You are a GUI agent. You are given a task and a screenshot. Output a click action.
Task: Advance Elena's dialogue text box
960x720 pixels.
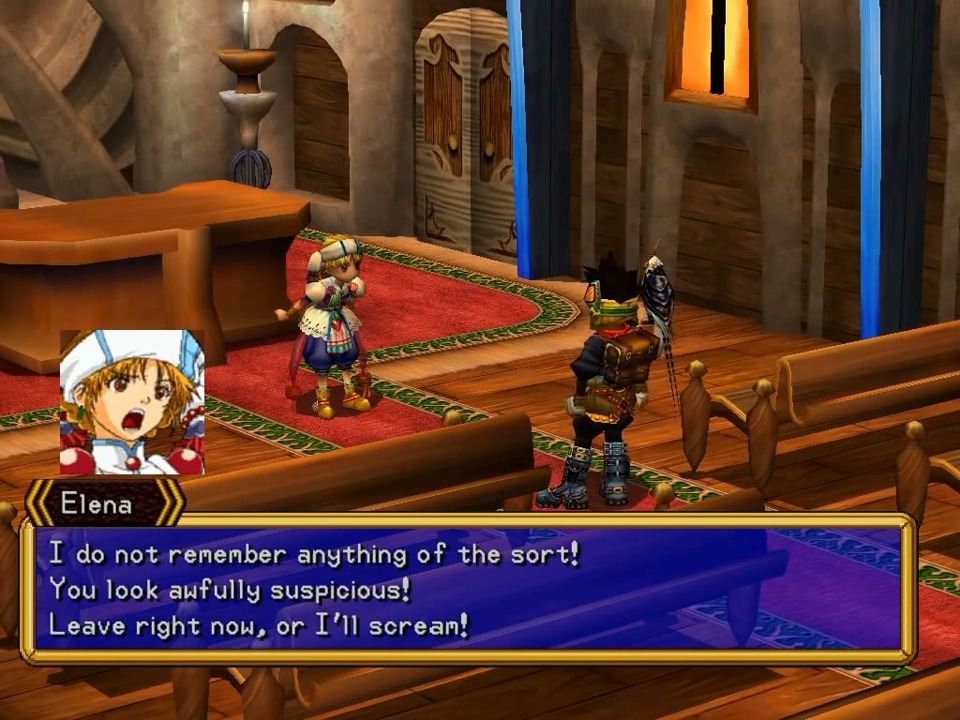[468, 589]
